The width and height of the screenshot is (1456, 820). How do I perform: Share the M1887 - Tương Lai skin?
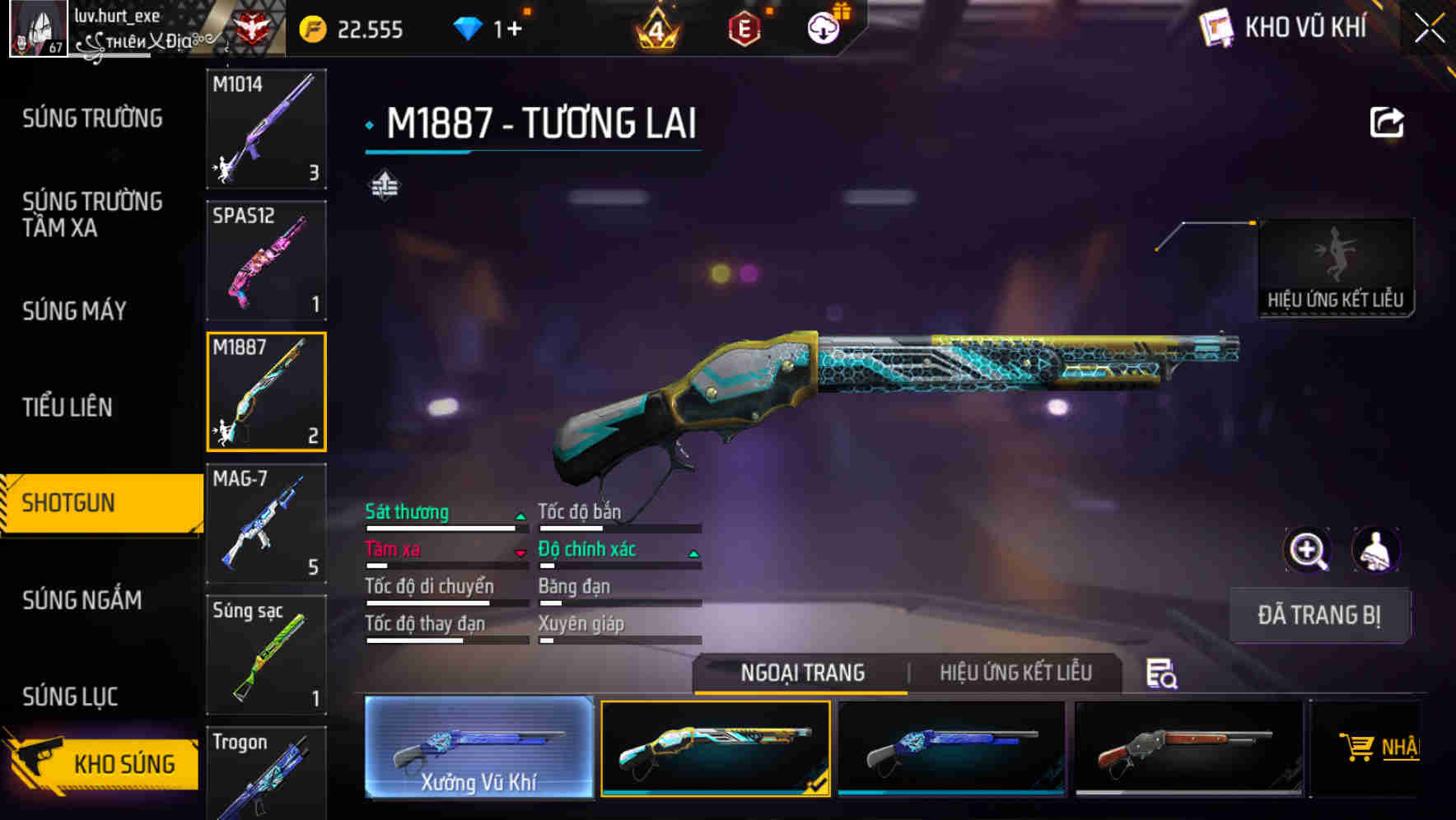pyautogui.click(x=1387, y=121)
